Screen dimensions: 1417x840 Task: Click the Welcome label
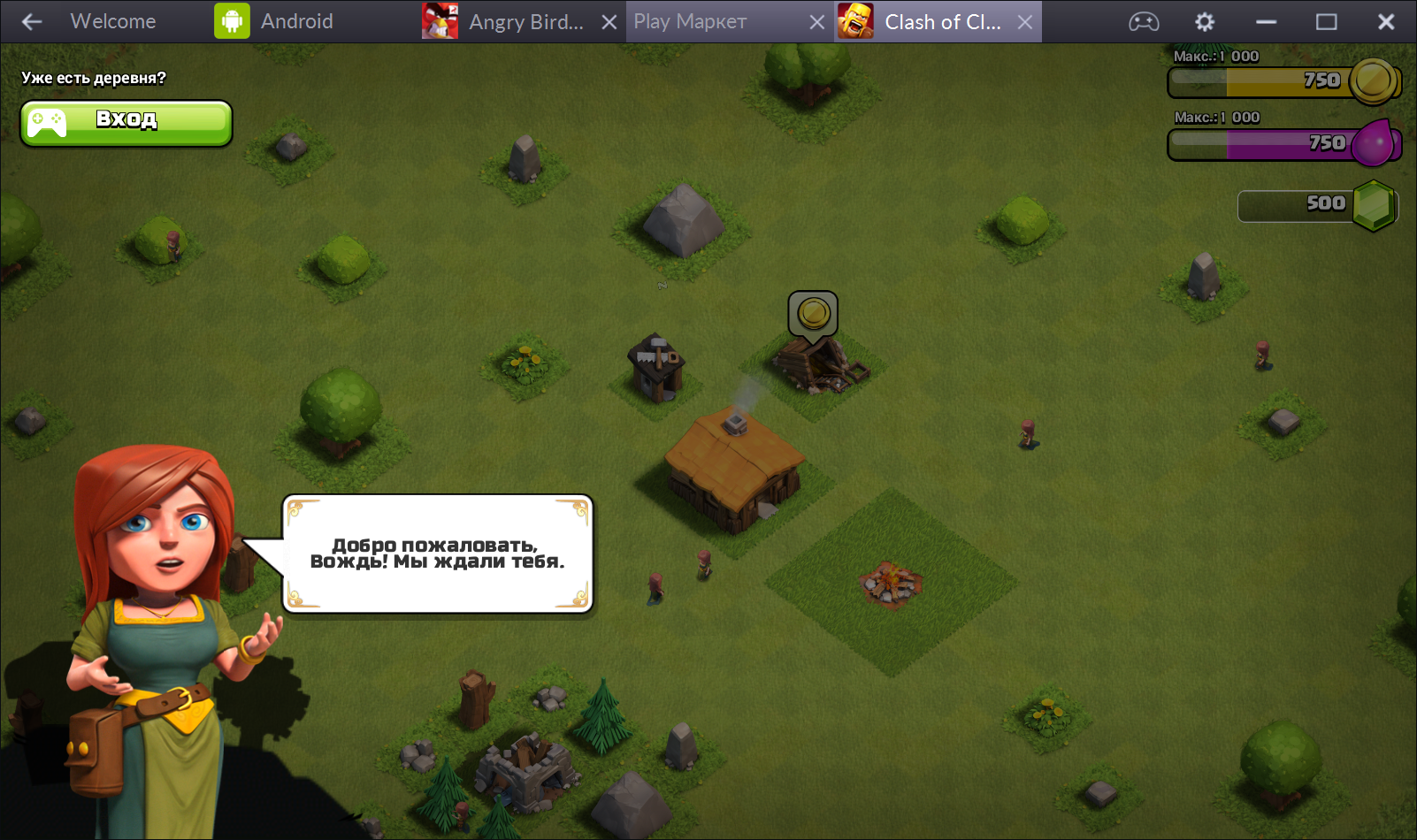[112, 20]
